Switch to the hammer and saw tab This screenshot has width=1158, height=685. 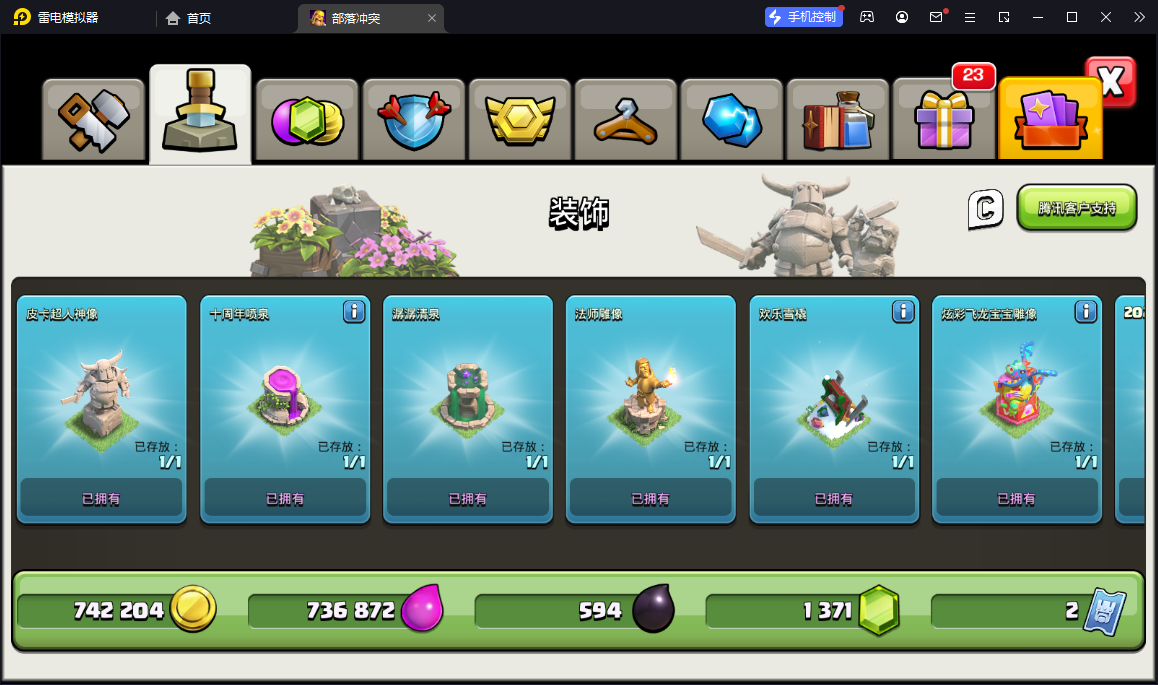coord(93,119)
